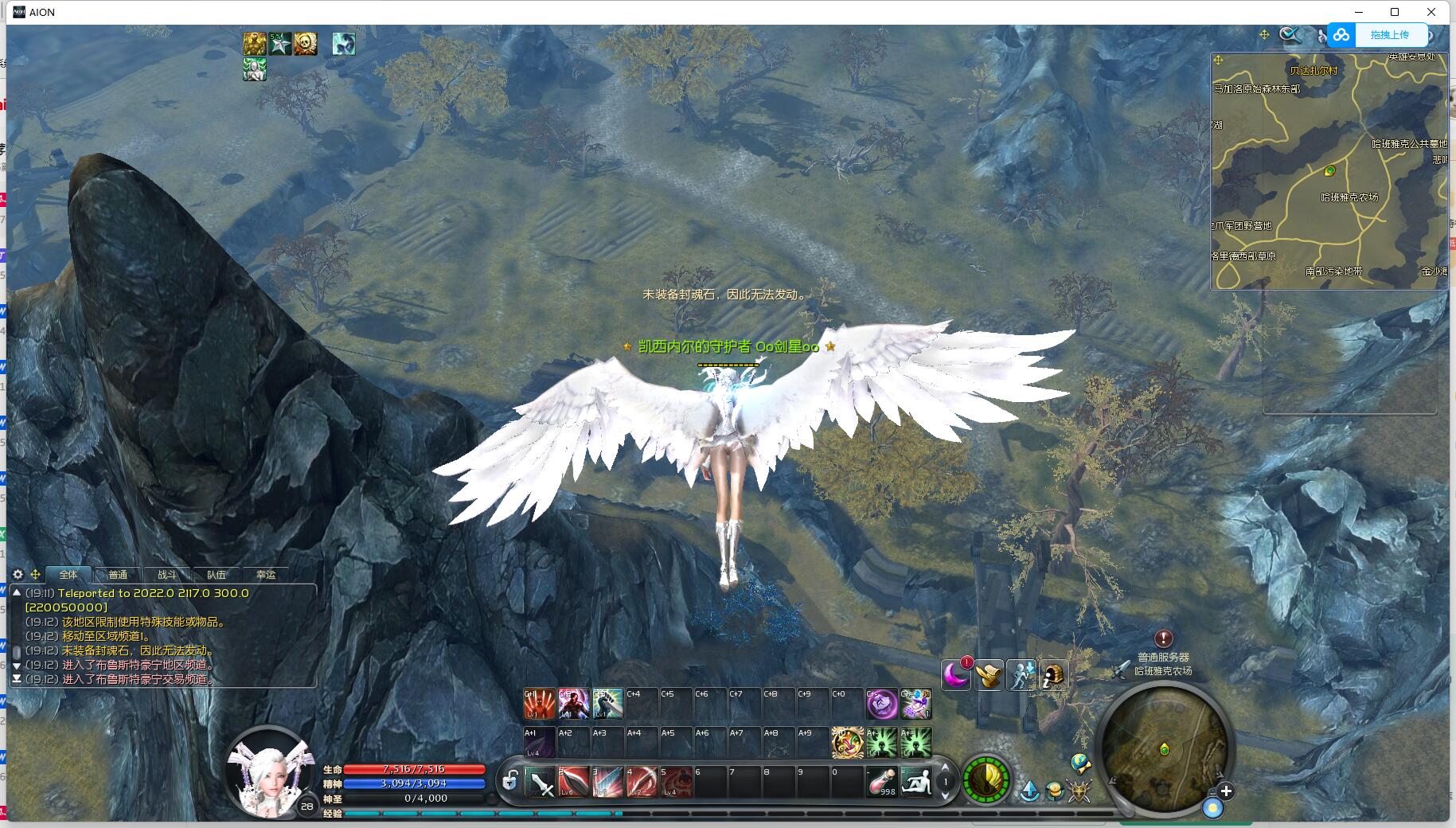The height and width of the screenshot is (828, 1456).
Task: Toggle the hotbar padlock lock
Action: click(x=510, y=780)
